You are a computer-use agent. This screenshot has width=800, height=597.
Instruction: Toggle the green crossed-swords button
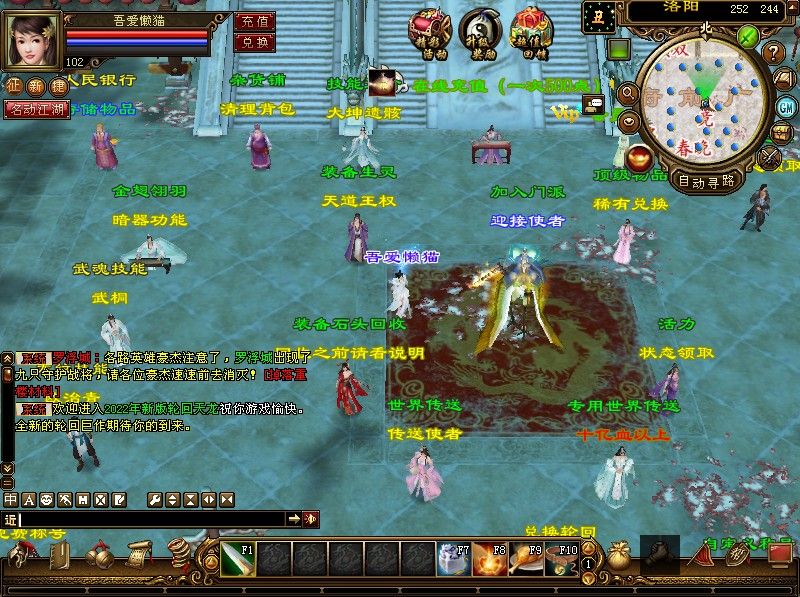click(748, 37)
